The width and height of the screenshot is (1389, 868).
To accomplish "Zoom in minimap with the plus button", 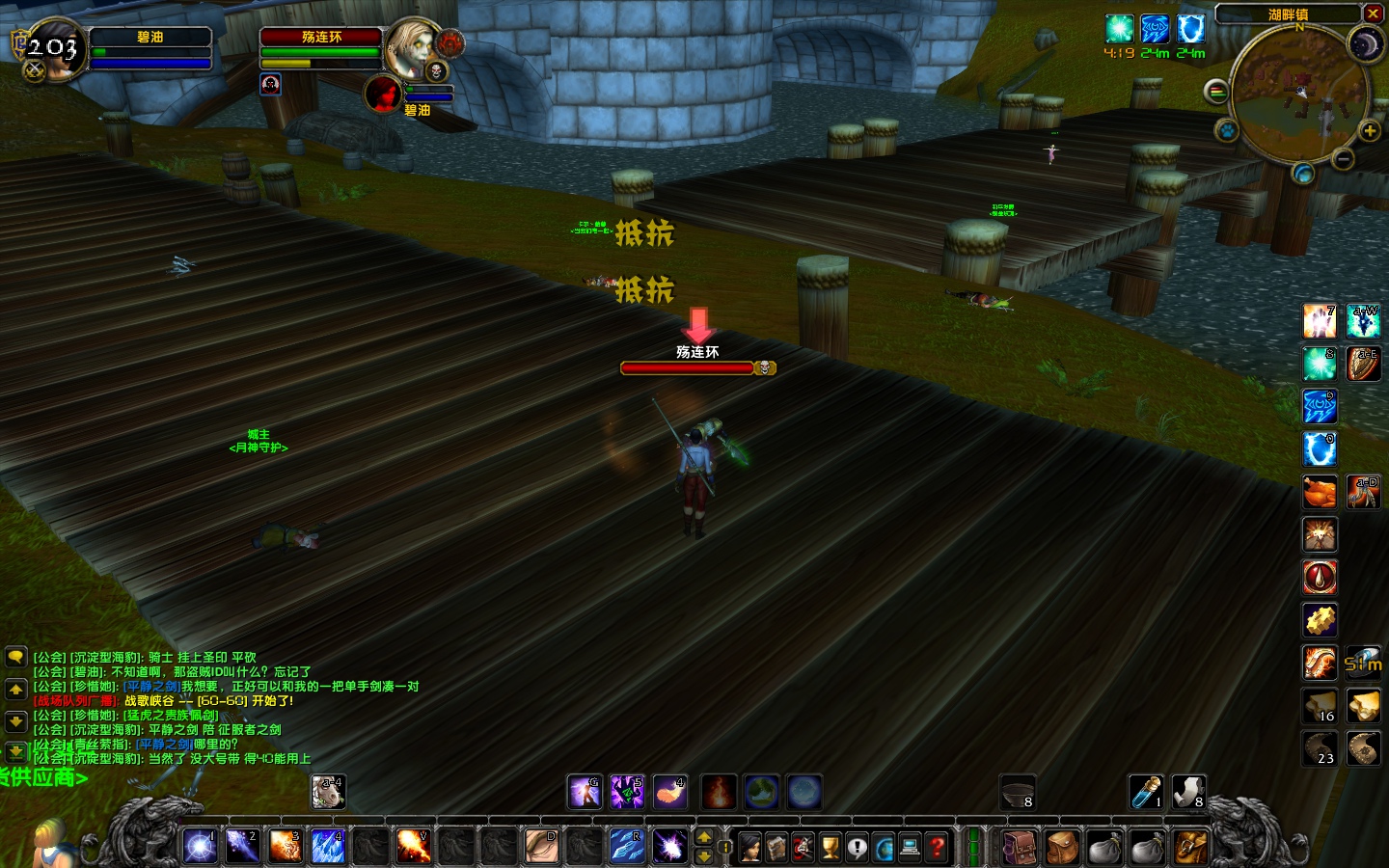I will tap(1369, 130).
